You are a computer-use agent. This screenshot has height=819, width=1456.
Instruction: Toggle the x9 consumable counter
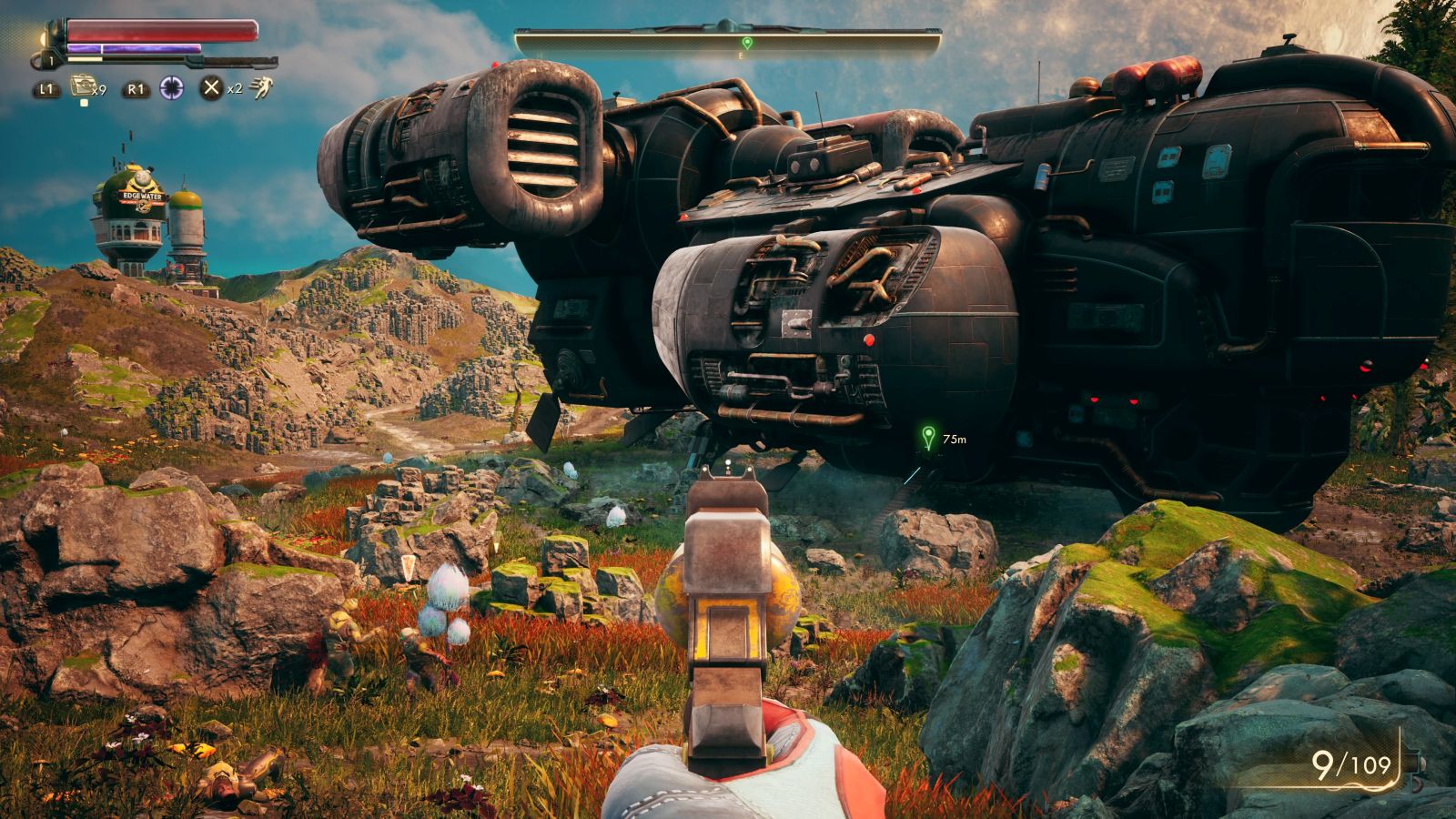pyautogui.click(x=100, y=89)
